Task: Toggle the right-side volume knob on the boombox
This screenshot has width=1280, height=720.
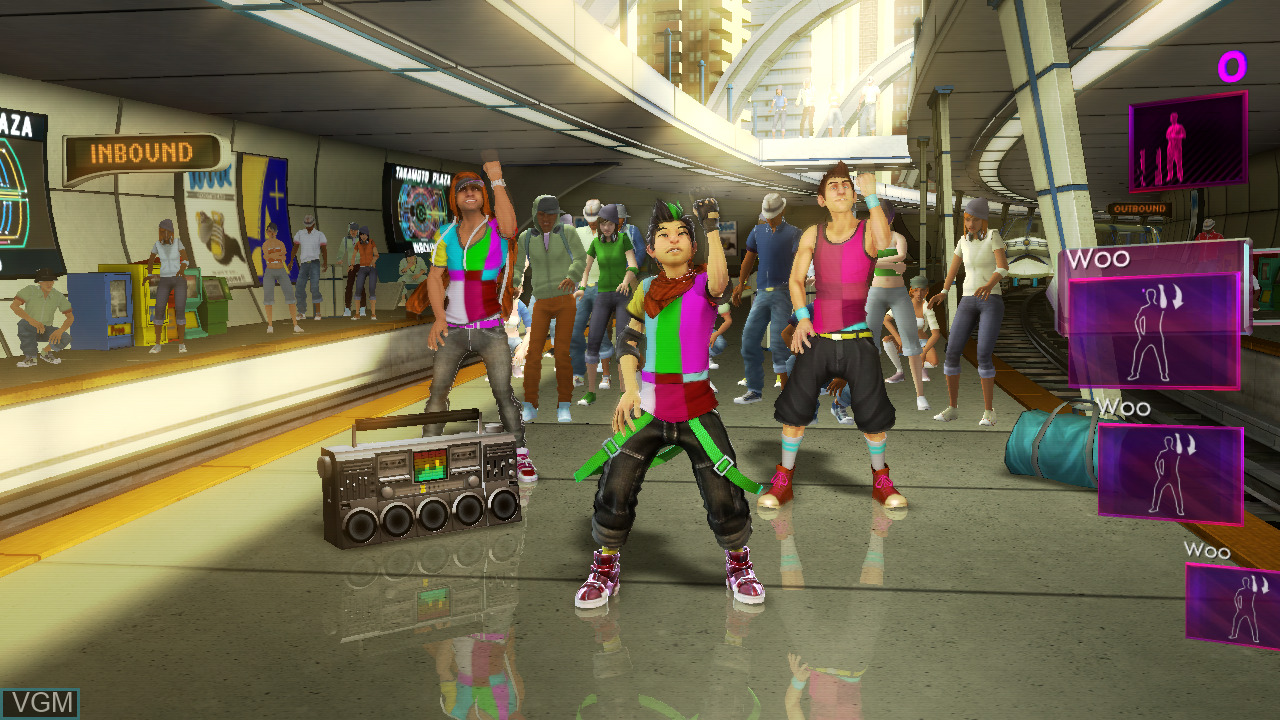Action: pos(474,480)
